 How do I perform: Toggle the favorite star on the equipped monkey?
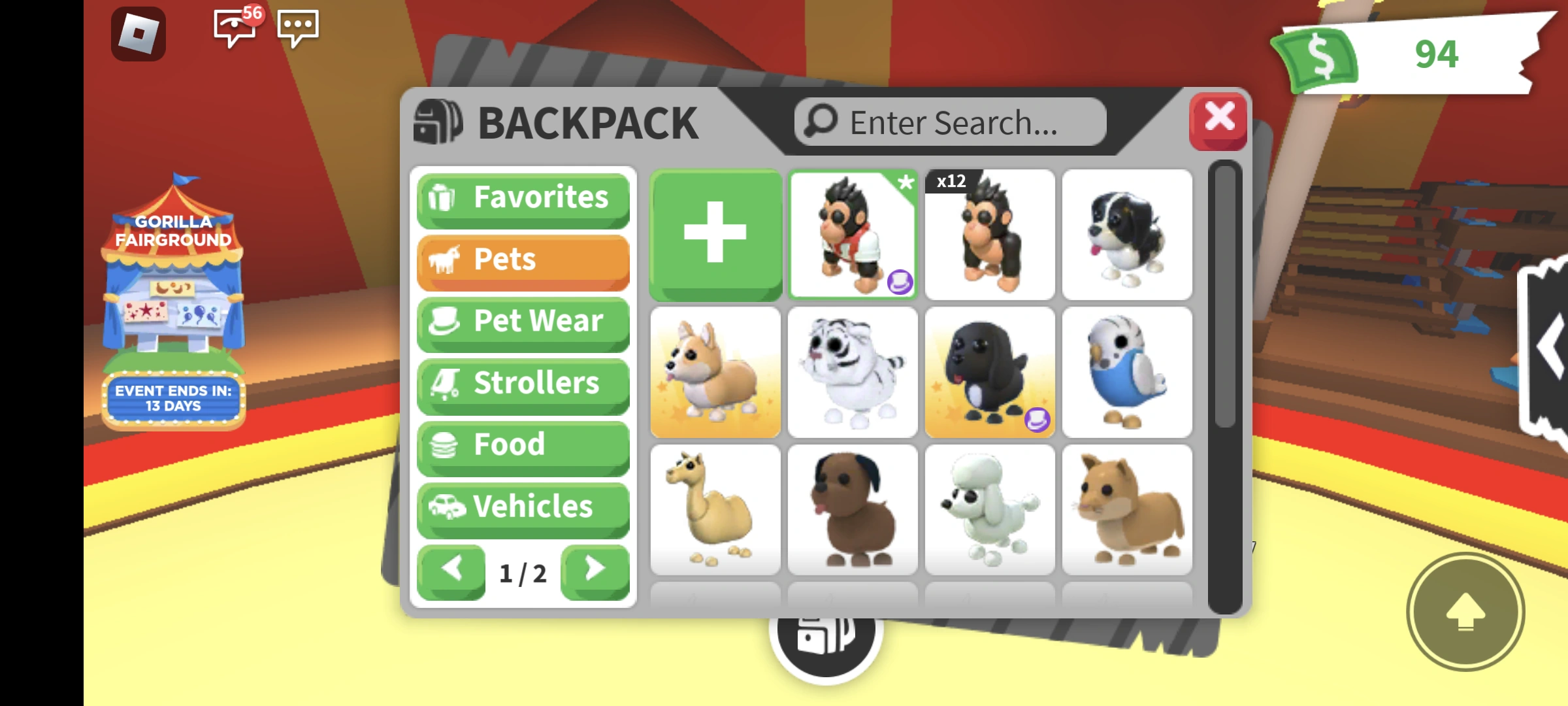[906, 185]
